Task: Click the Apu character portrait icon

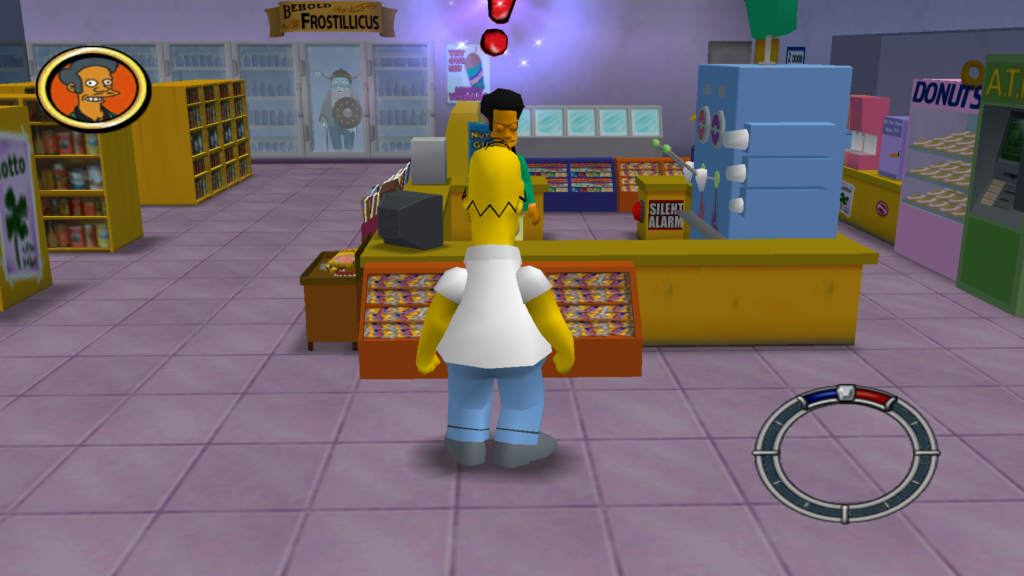Action: 92,88
